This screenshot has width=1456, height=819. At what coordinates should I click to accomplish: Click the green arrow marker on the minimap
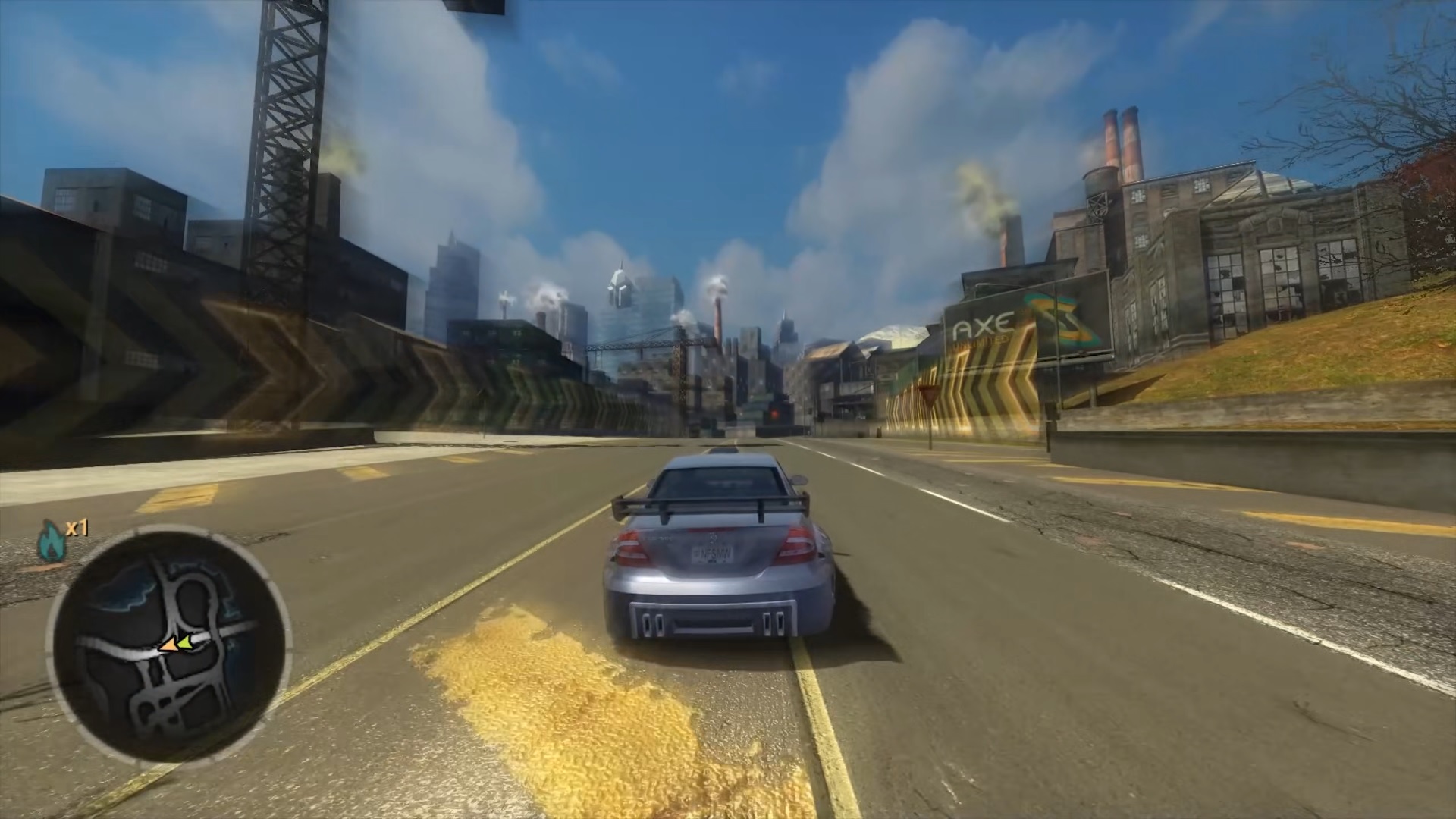(x=185, y=643)
